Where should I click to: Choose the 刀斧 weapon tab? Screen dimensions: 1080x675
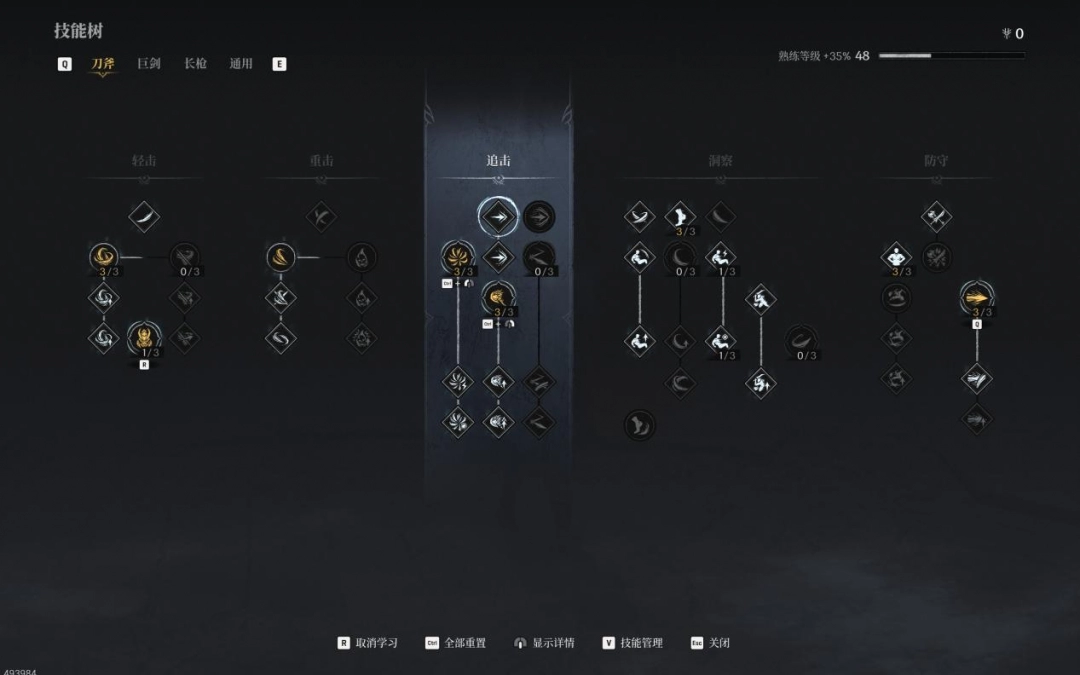[102, 64]
